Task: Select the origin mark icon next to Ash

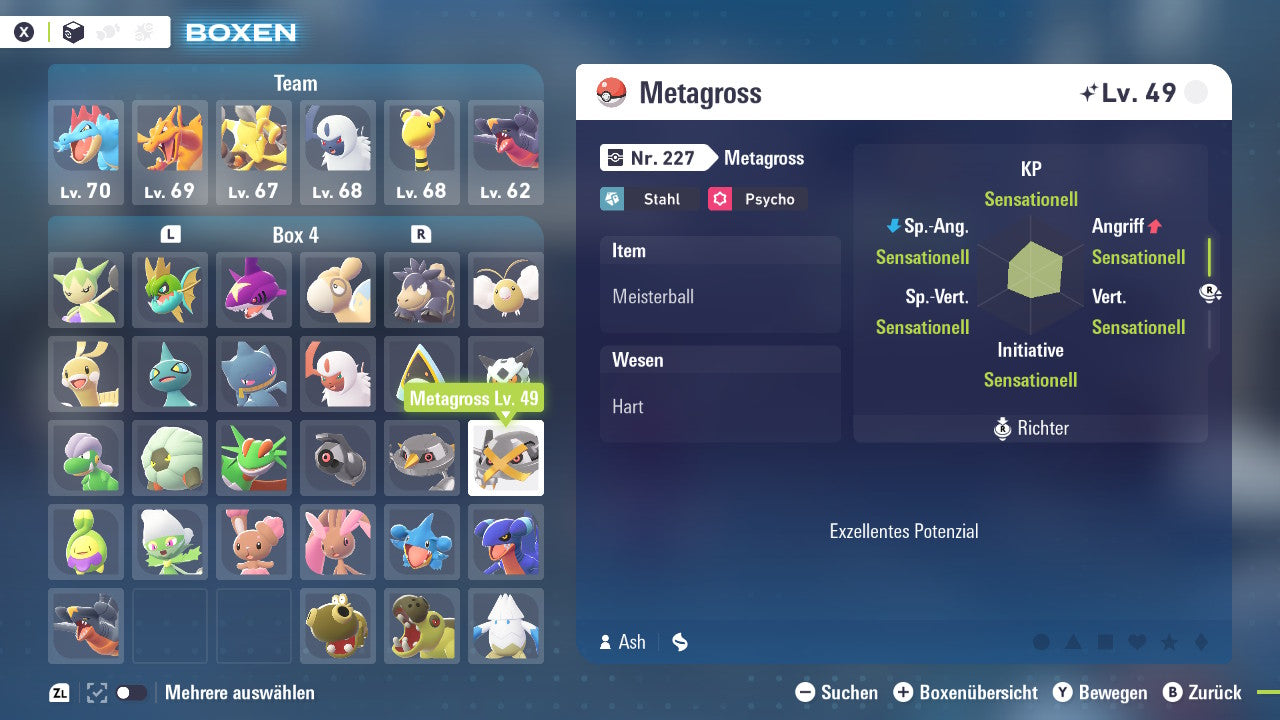Action: tap(679, 642)
